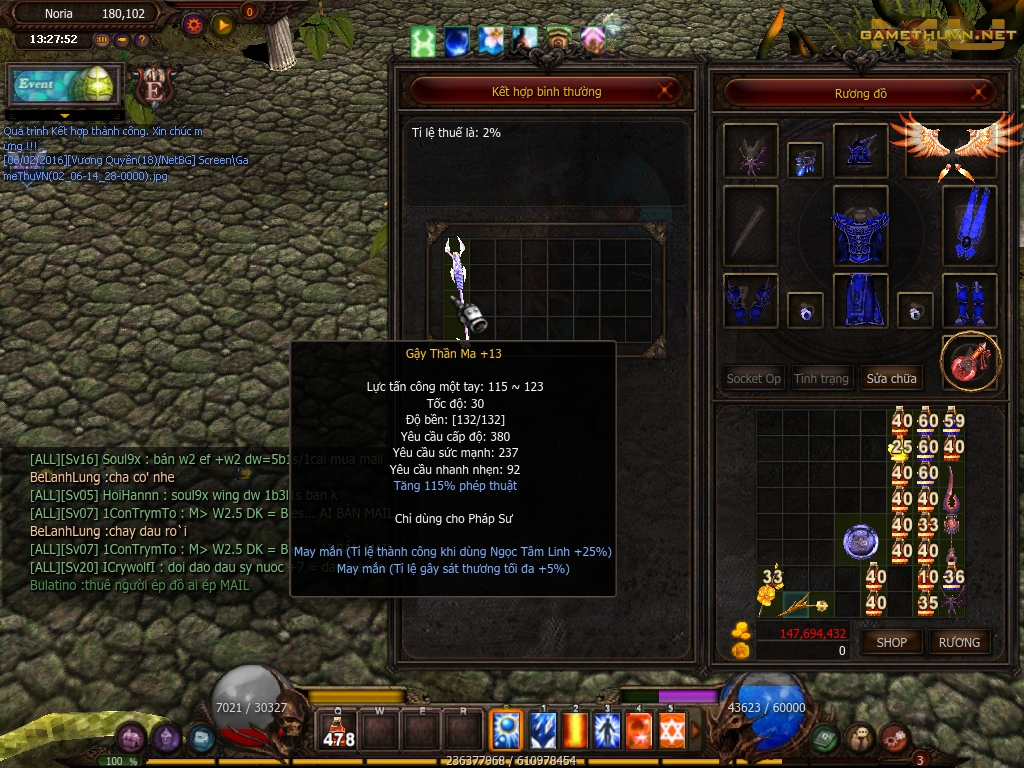1024x768 pixels.
Task: Open the SHOP button in inventory
Action: [x=891, y=642]
